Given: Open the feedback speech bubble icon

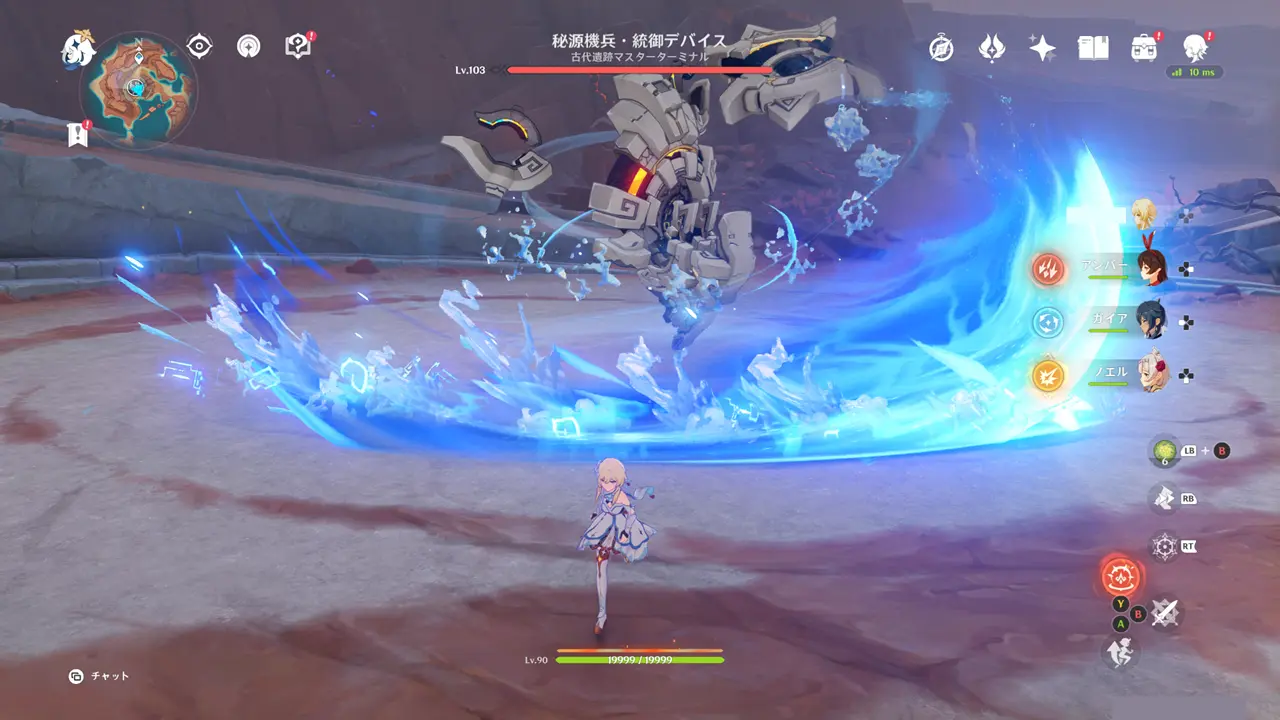Looking at the screenshot, I should (x=297, y=43).
